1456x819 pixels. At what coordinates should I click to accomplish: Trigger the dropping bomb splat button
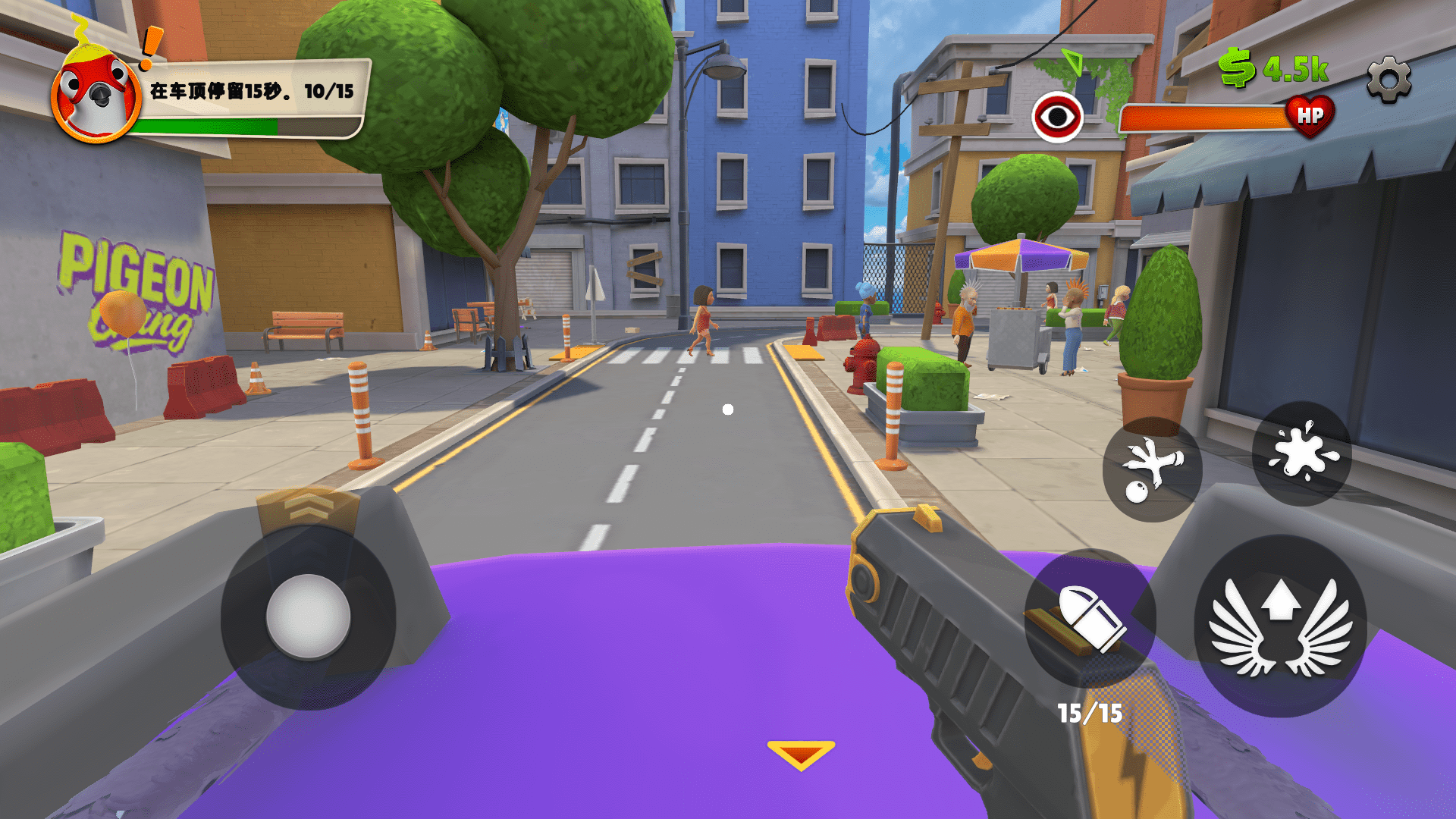point(1151,469)
